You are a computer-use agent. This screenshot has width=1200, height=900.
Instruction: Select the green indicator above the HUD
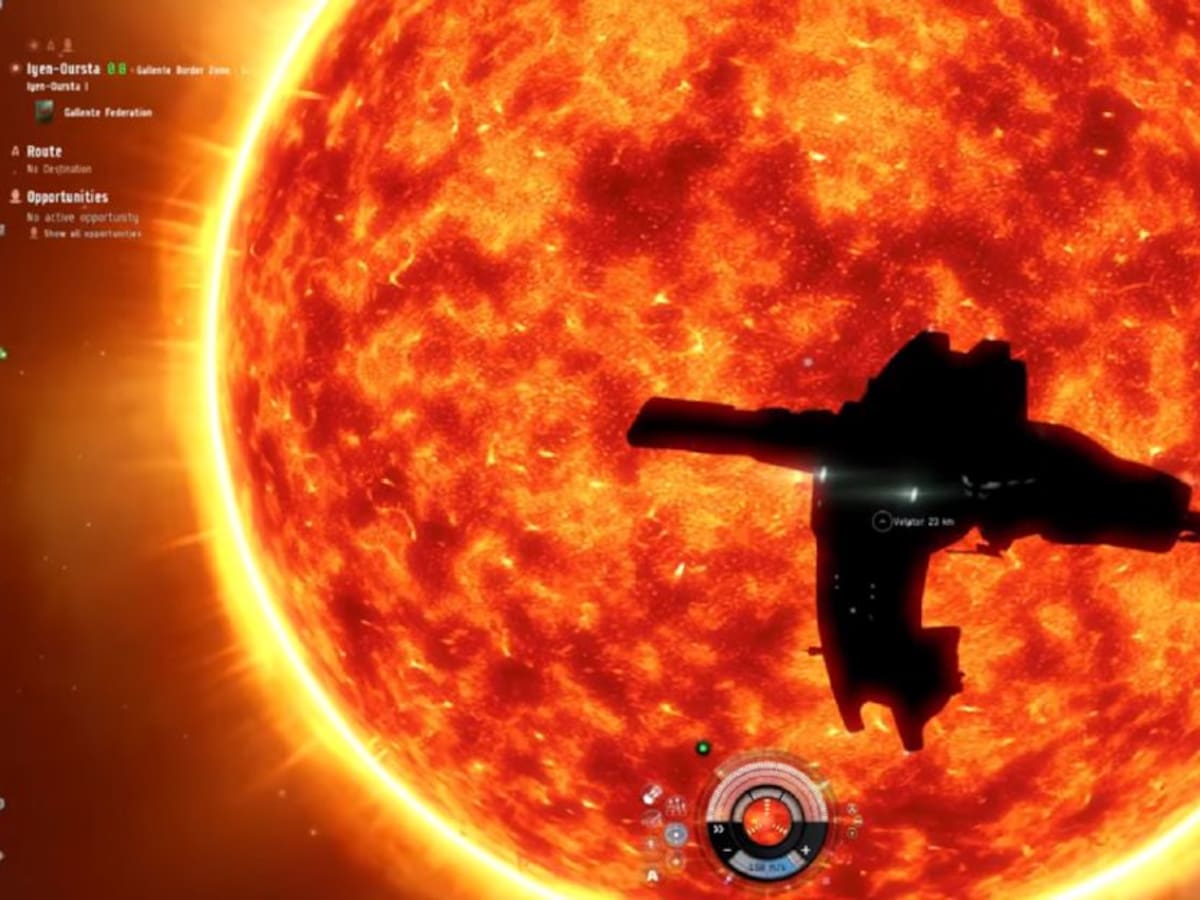(703, 747)
